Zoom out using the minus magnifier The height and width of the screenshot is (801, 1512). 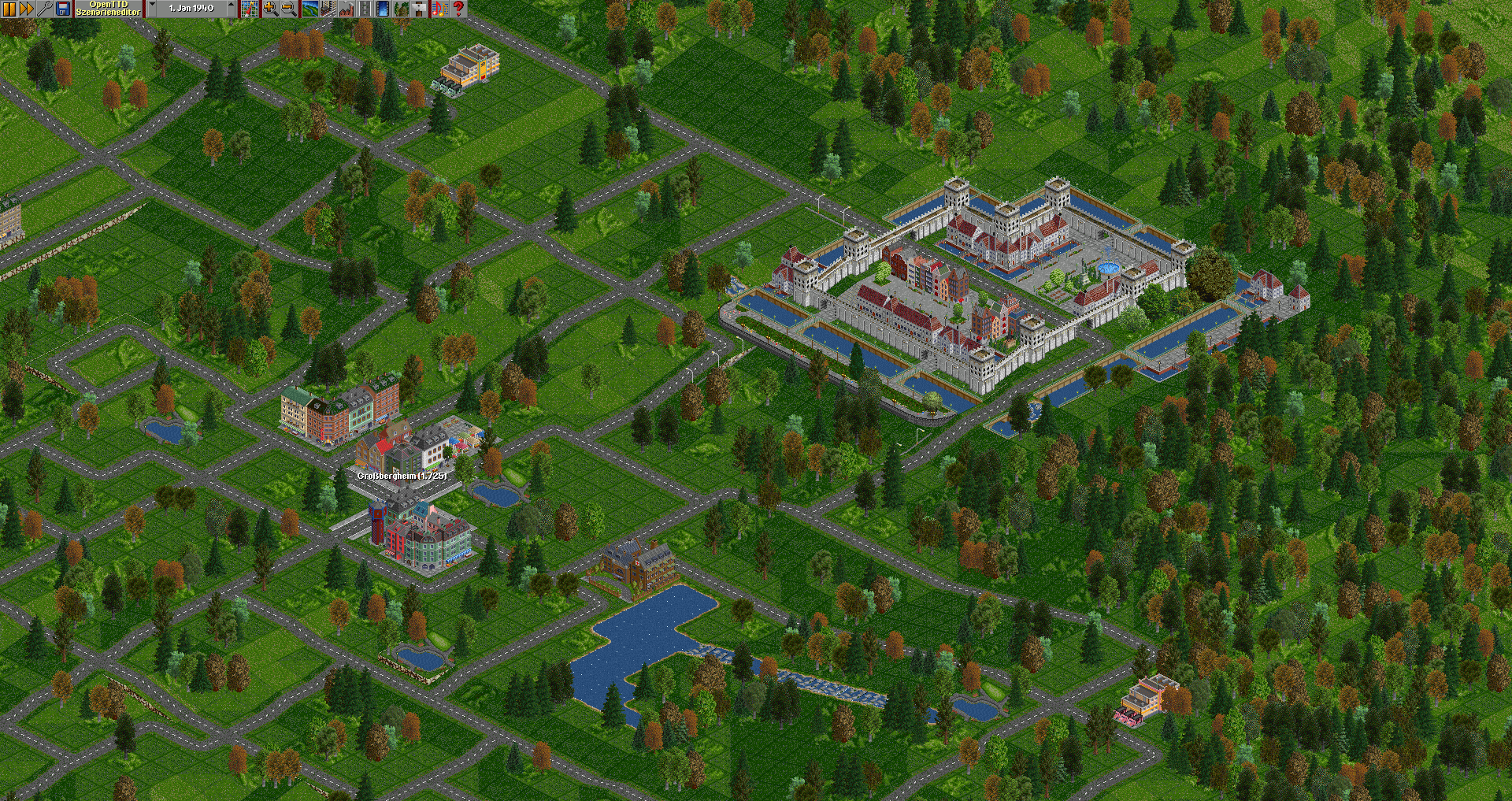[289, 9]
